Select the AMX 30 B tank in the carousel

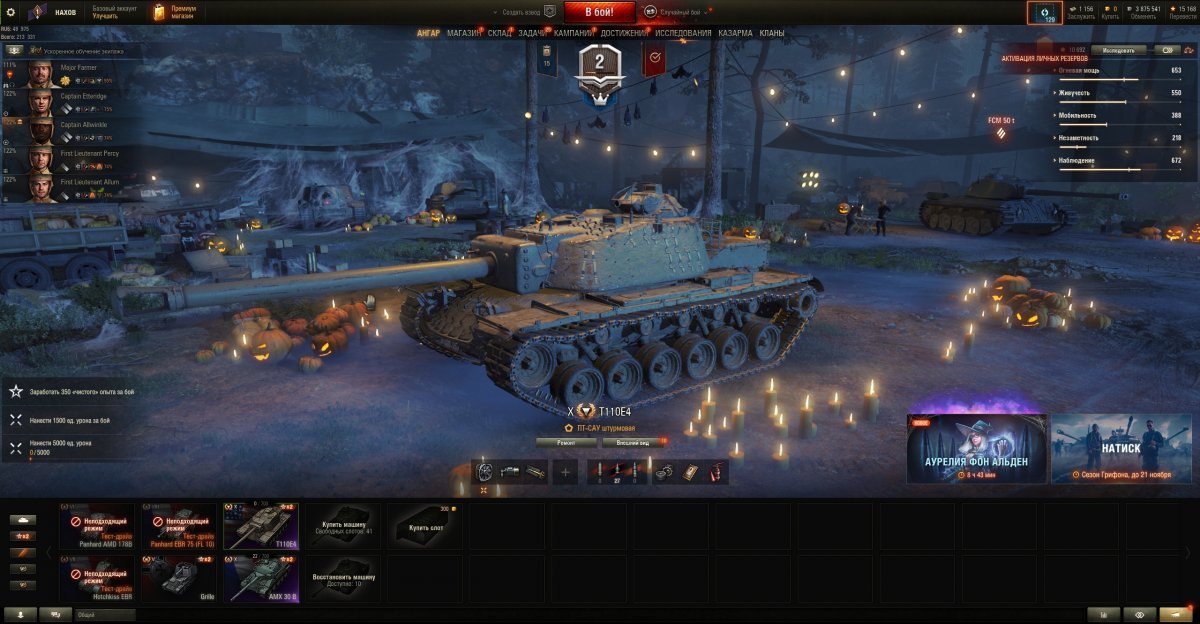click(x=260, y=579)
